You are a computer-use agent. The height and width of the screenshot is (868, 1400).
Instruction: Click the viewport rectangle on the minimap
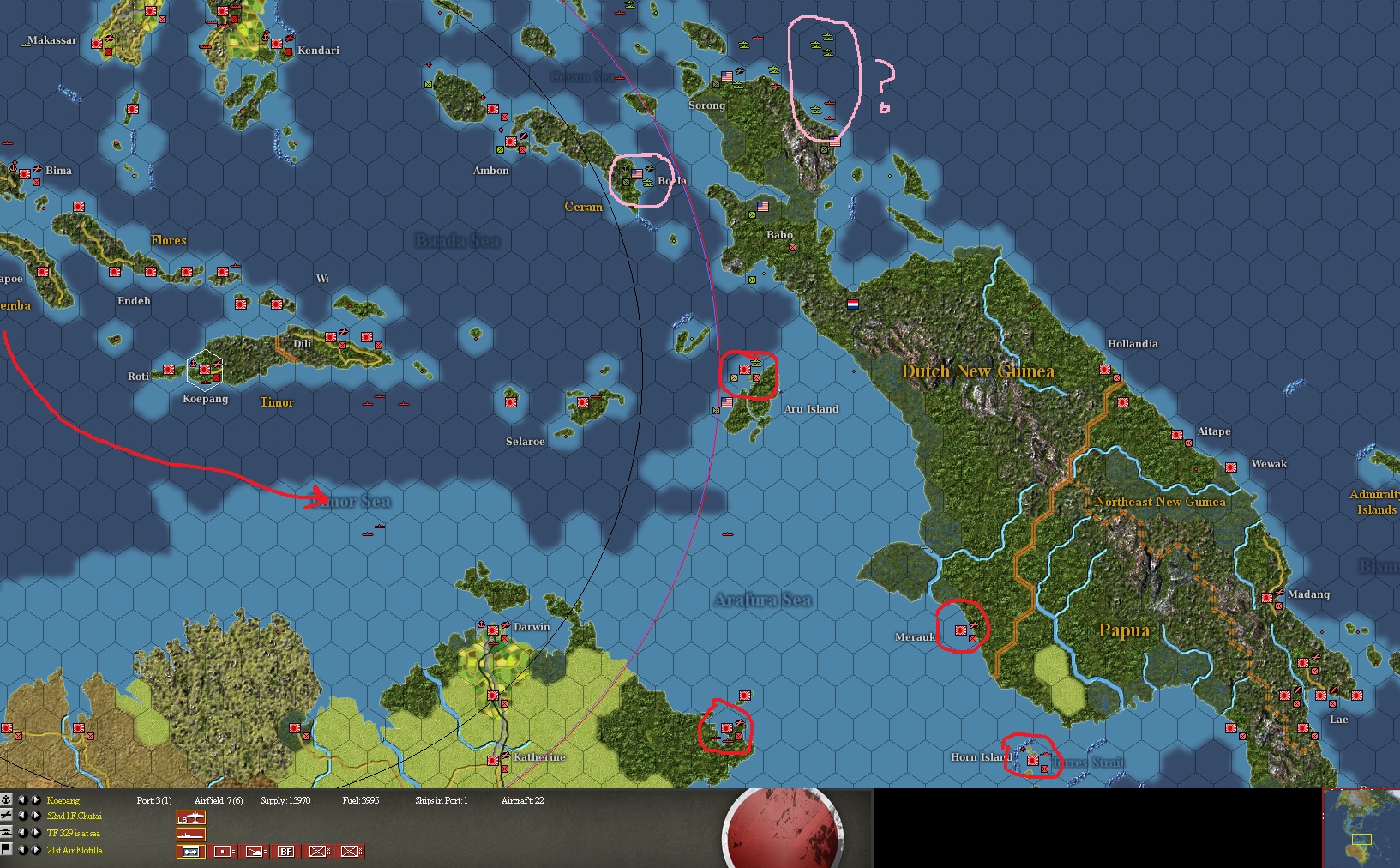point(1362,839)
